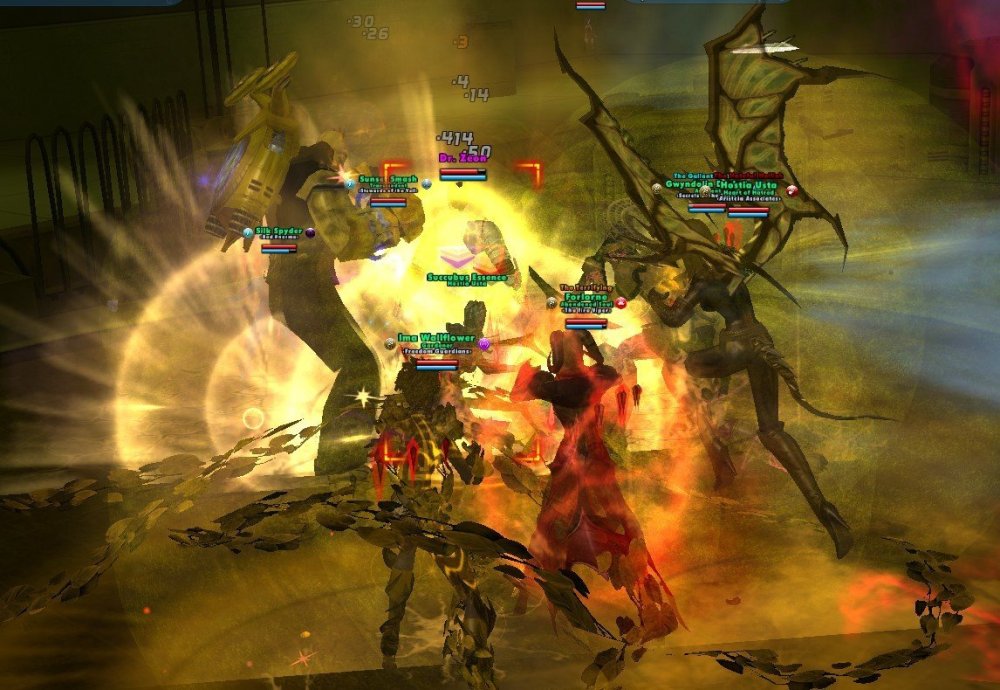This screenshot has height=690, width=1000.
Task: Choose the Forlorne nameplate
Action: (x=585, y=298)
